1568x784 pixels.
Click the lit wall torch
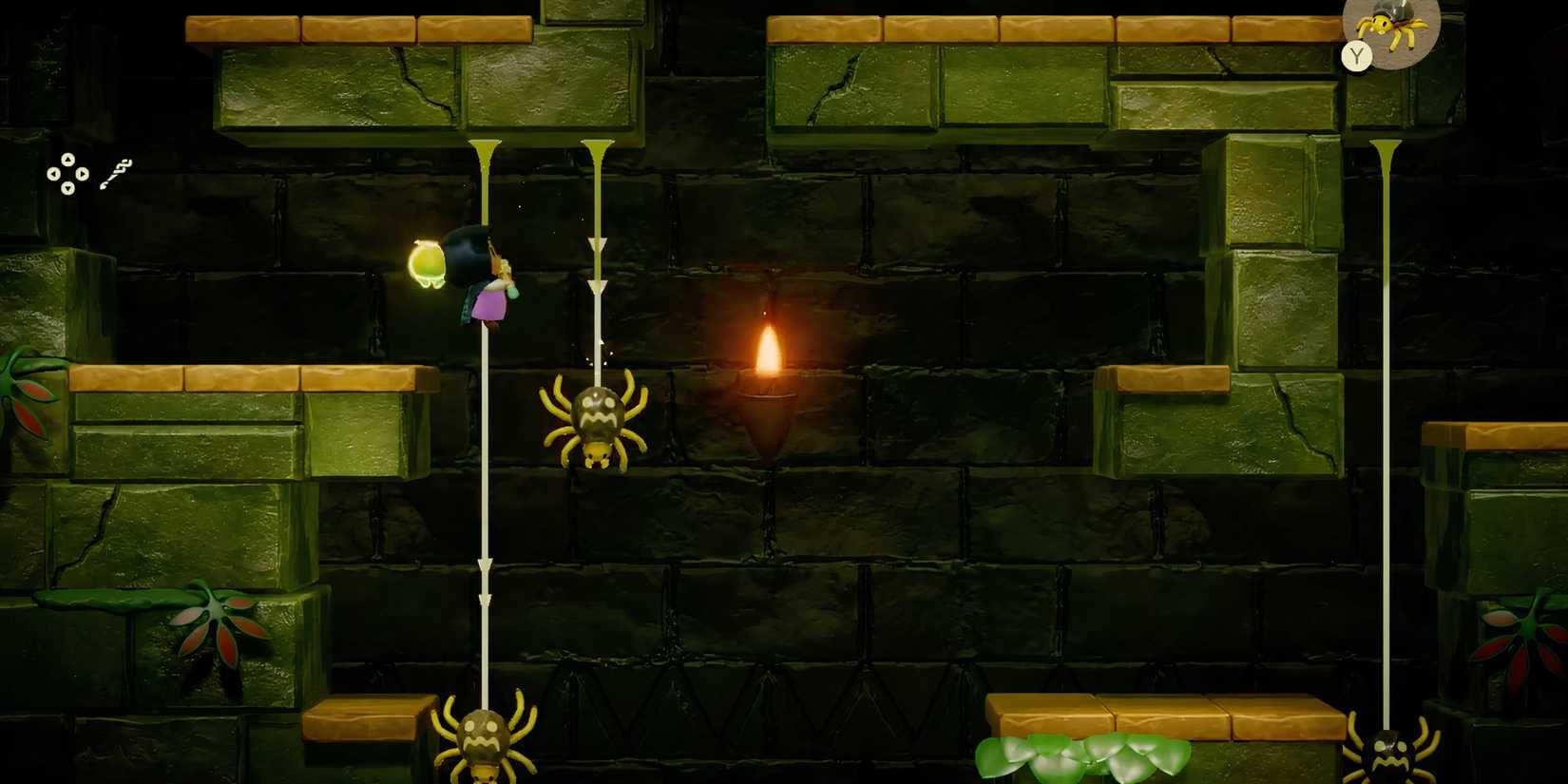point(770,352)
